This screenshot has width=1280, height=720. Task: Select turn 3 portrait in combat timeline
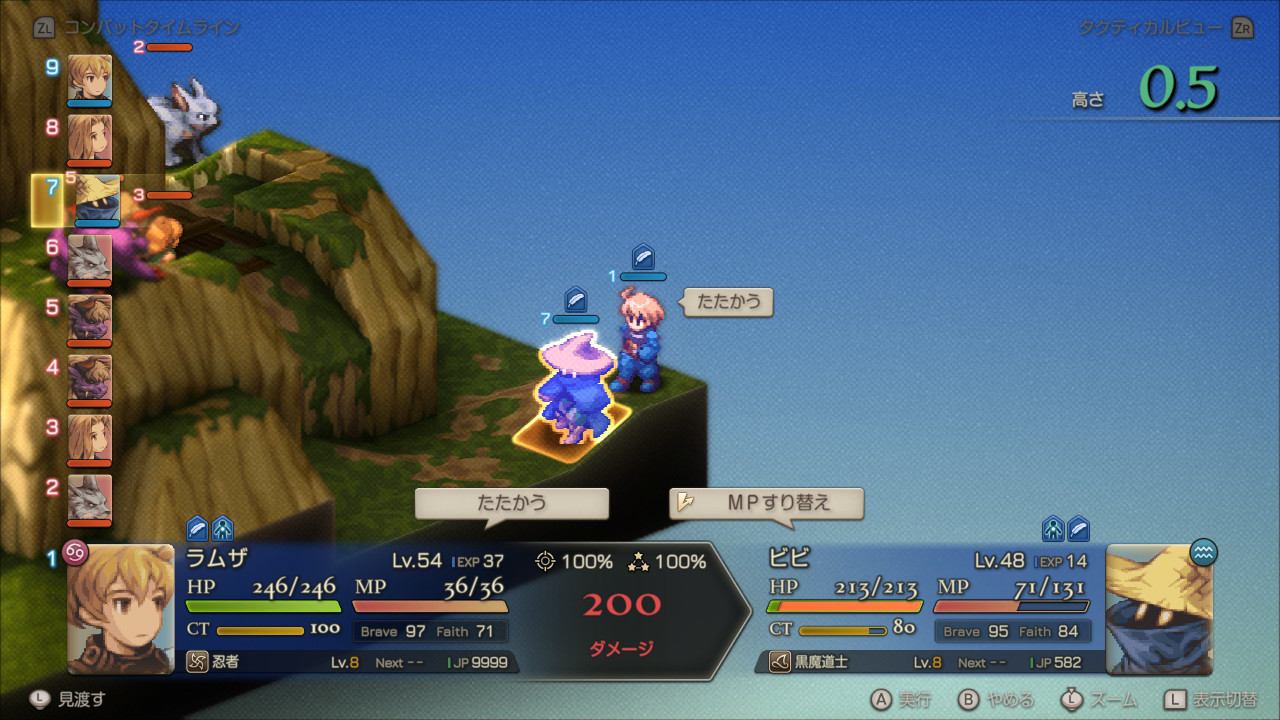point(90,438)
